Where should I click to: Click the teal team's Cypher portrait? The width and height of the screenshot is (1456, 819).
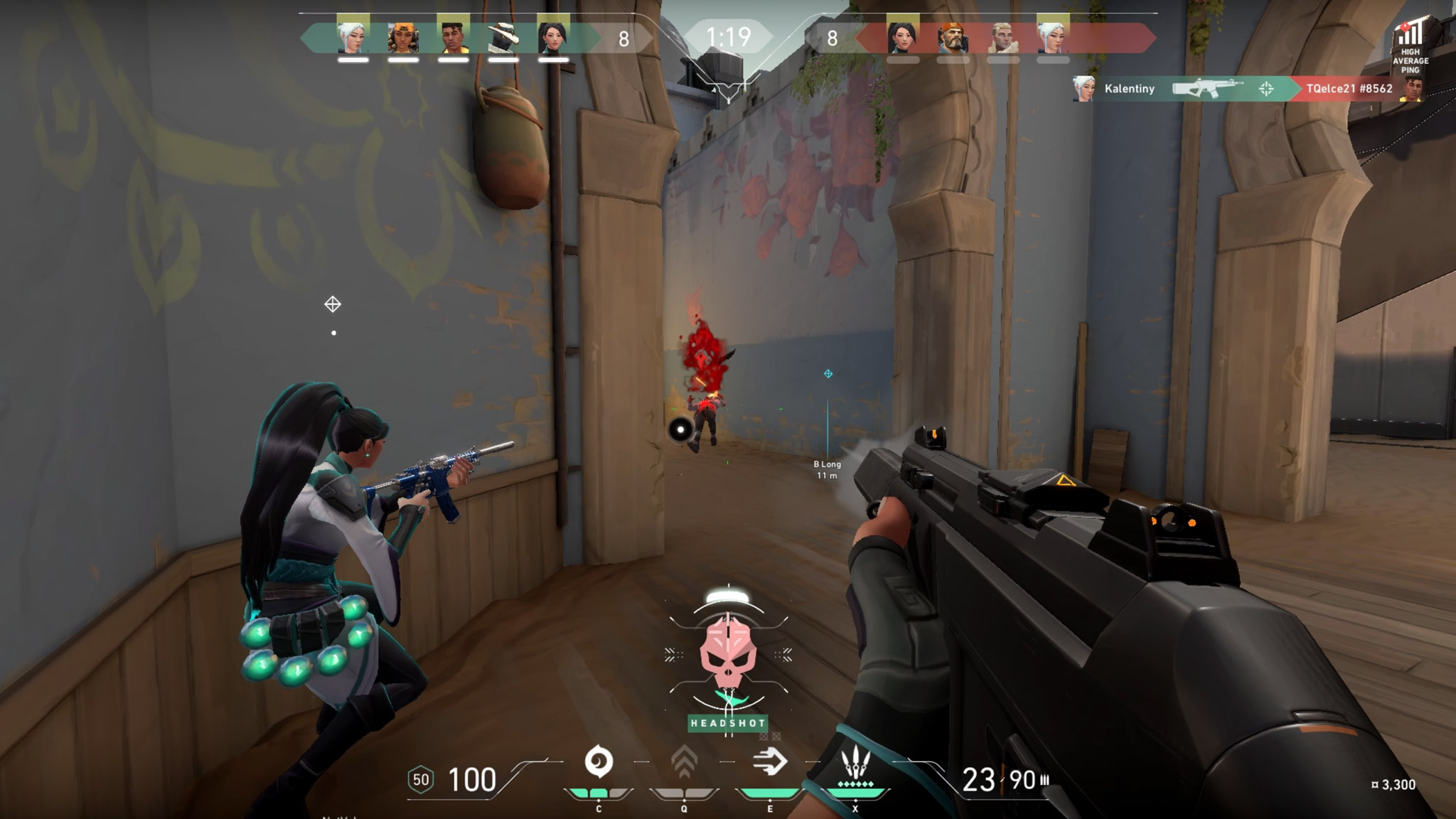click(503, 36)
